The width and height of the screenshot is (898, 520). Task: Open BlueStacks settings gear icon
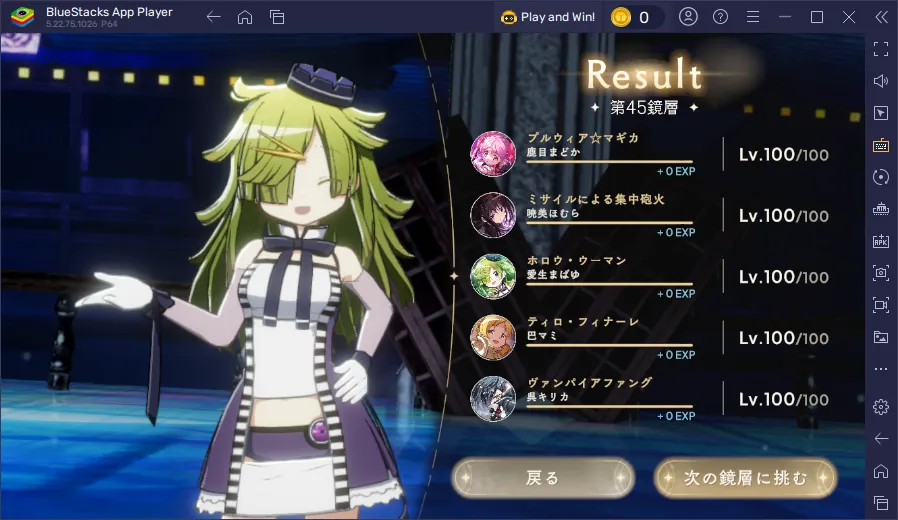coord(881,406)
